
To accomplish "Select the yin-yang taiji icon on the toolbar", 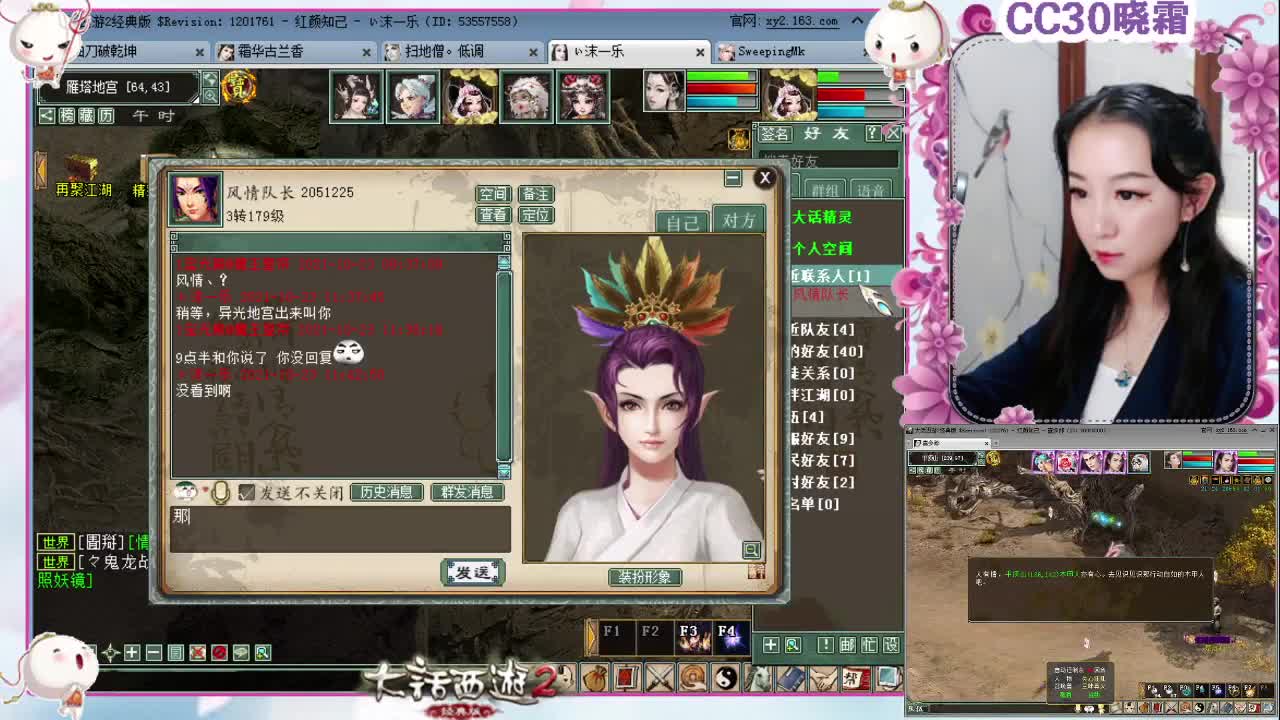I will point(726,677).
